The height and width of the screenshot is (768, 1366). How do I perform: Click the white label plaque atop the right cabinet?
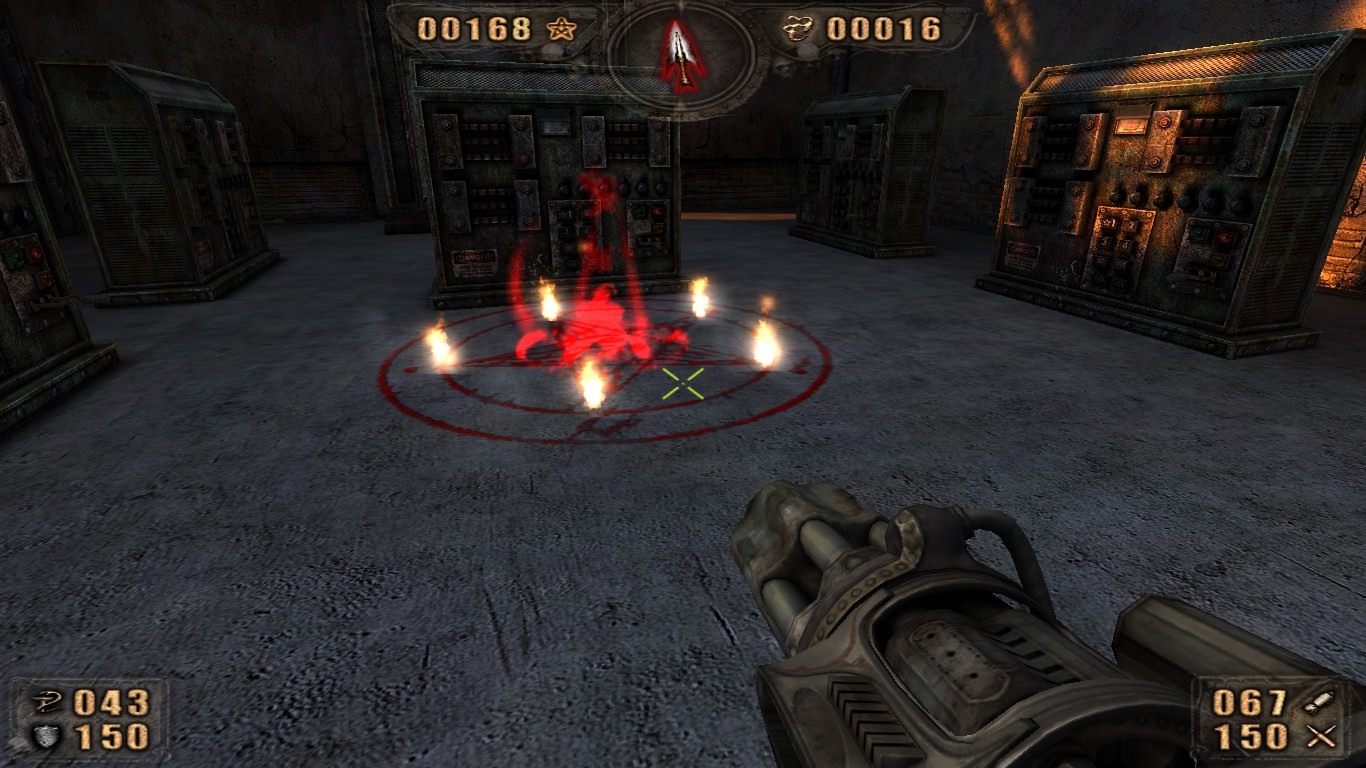1132,126
